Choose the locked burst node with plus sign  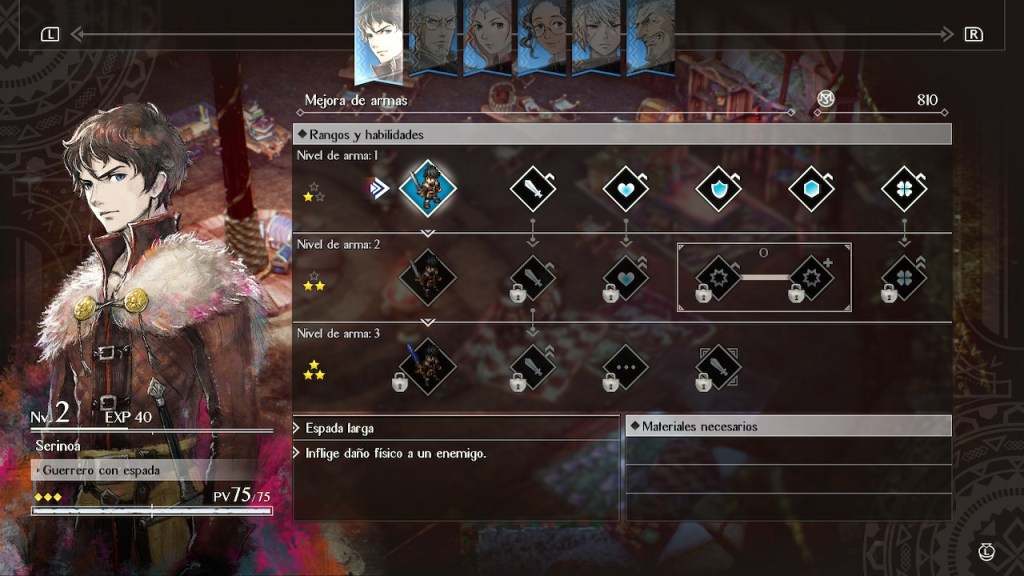tap(813, 277)
